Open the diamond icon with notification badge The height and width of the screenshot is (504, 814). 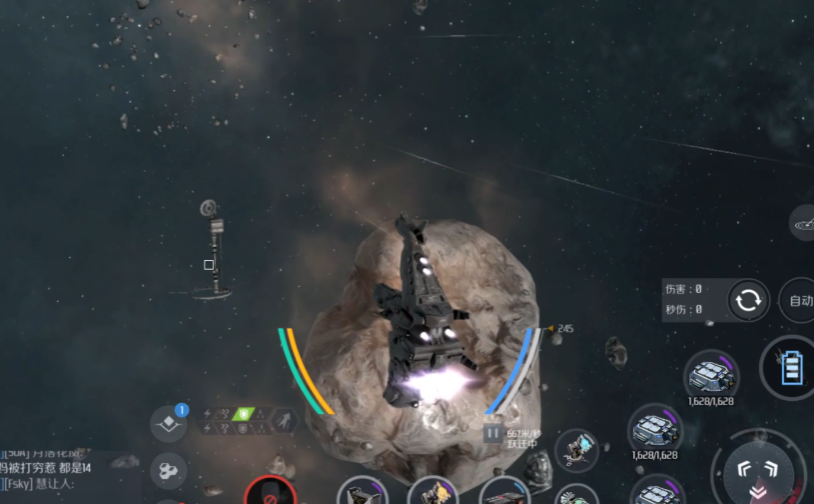(x=168, y=423)
